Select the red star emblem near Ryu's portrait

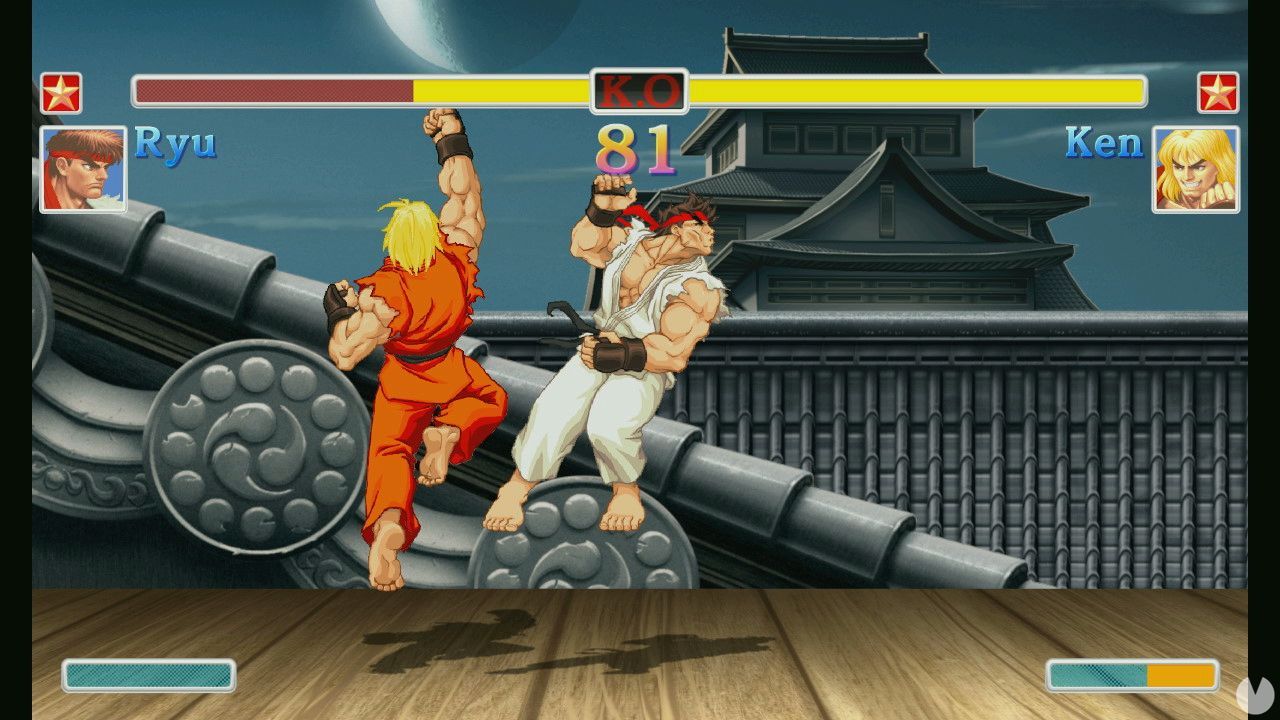(60, 91)
